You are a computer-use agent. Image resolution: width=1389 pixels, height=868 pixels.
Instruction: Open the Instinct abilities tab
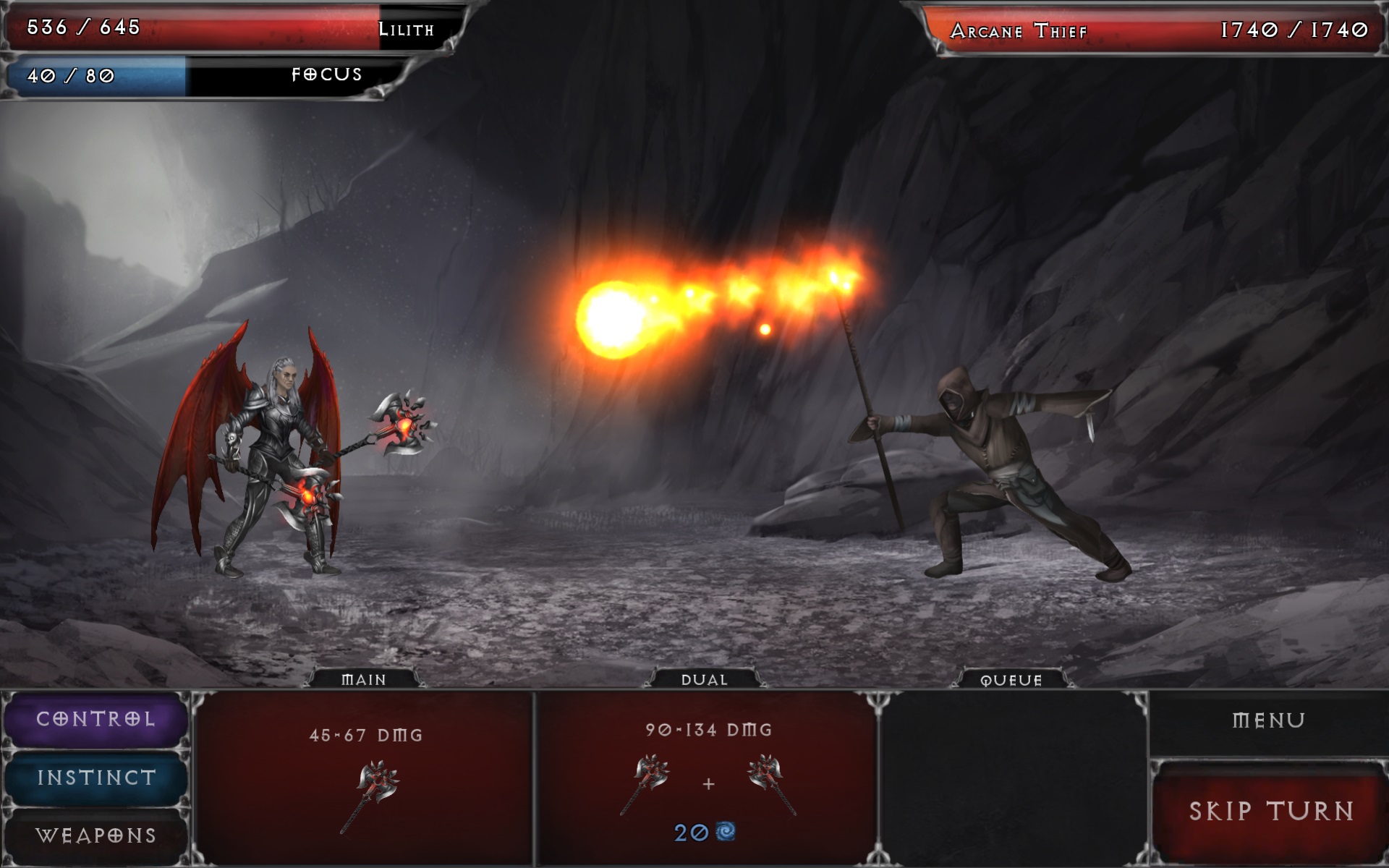96,778
